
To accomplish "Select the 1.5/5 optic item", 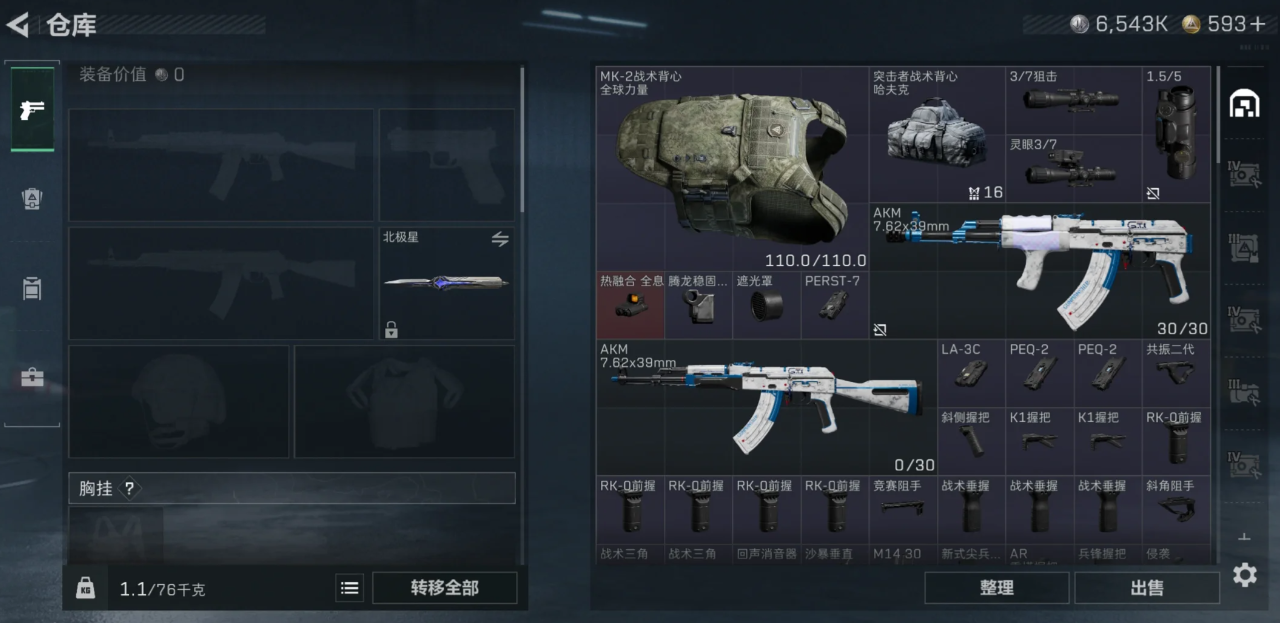I will [x=1176, y=135].
